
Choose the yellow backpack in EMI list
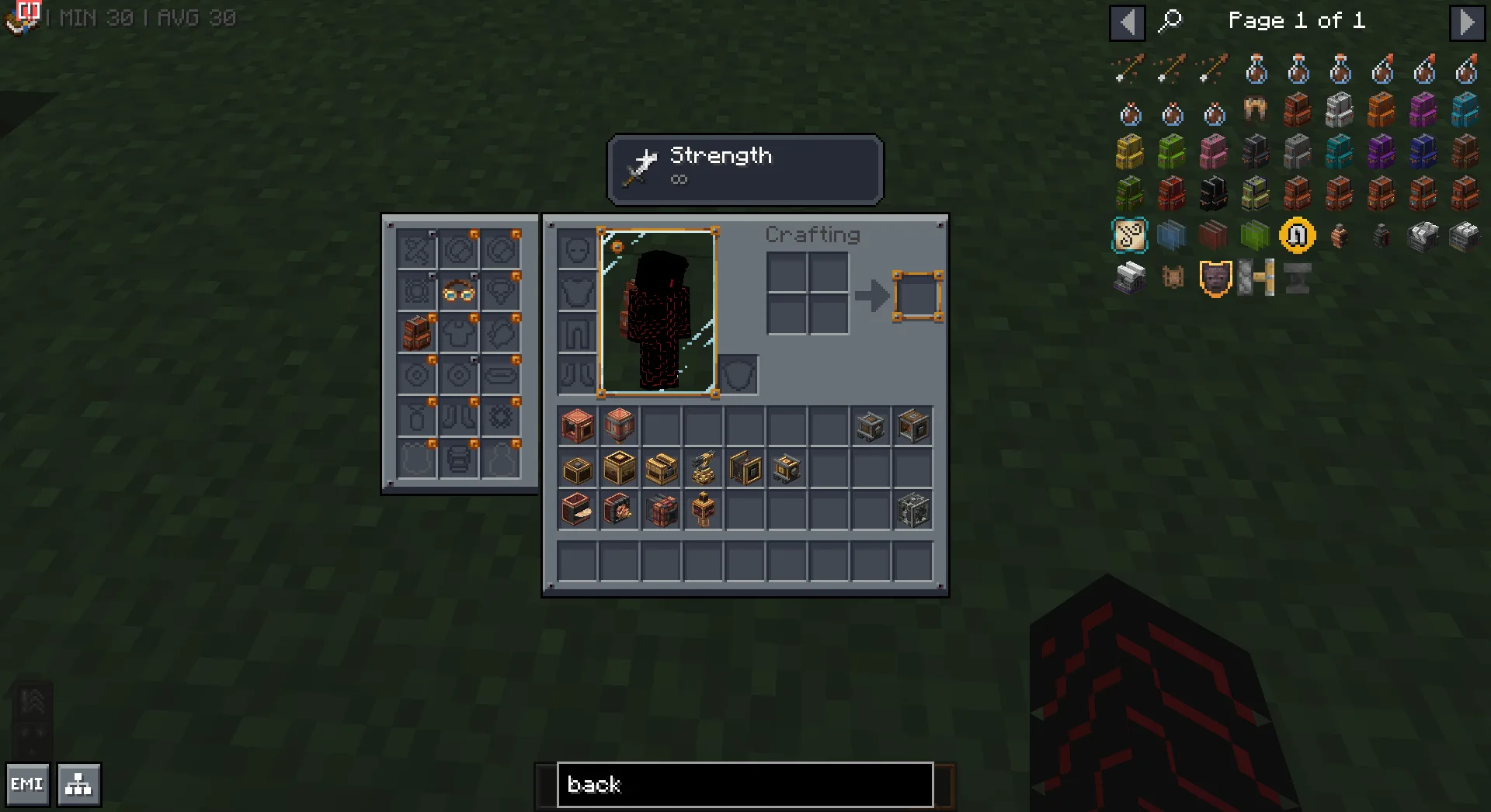(x=1129, y=152)
